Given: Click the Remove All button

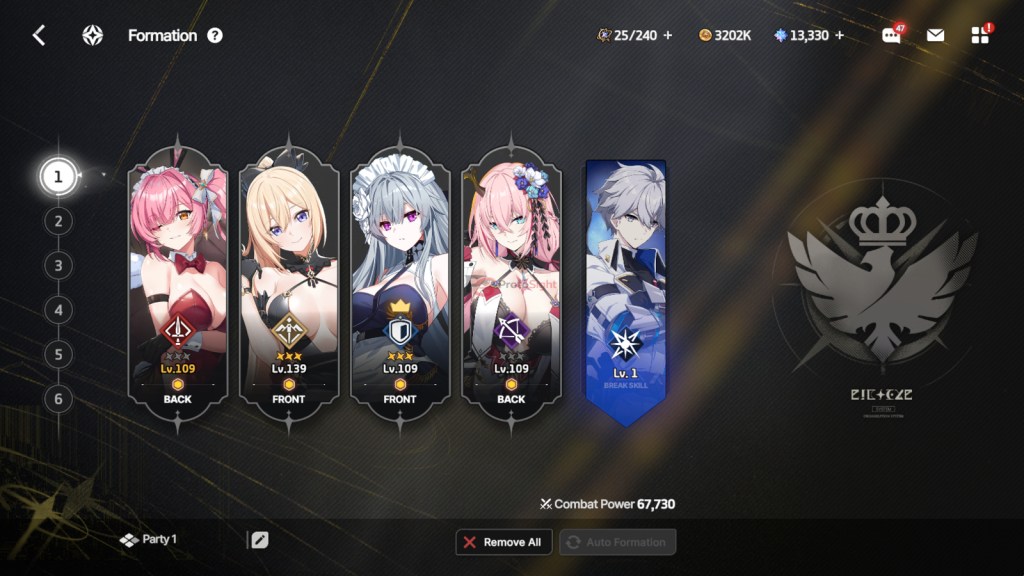Looking at the screenshot, I should (502, 542).
